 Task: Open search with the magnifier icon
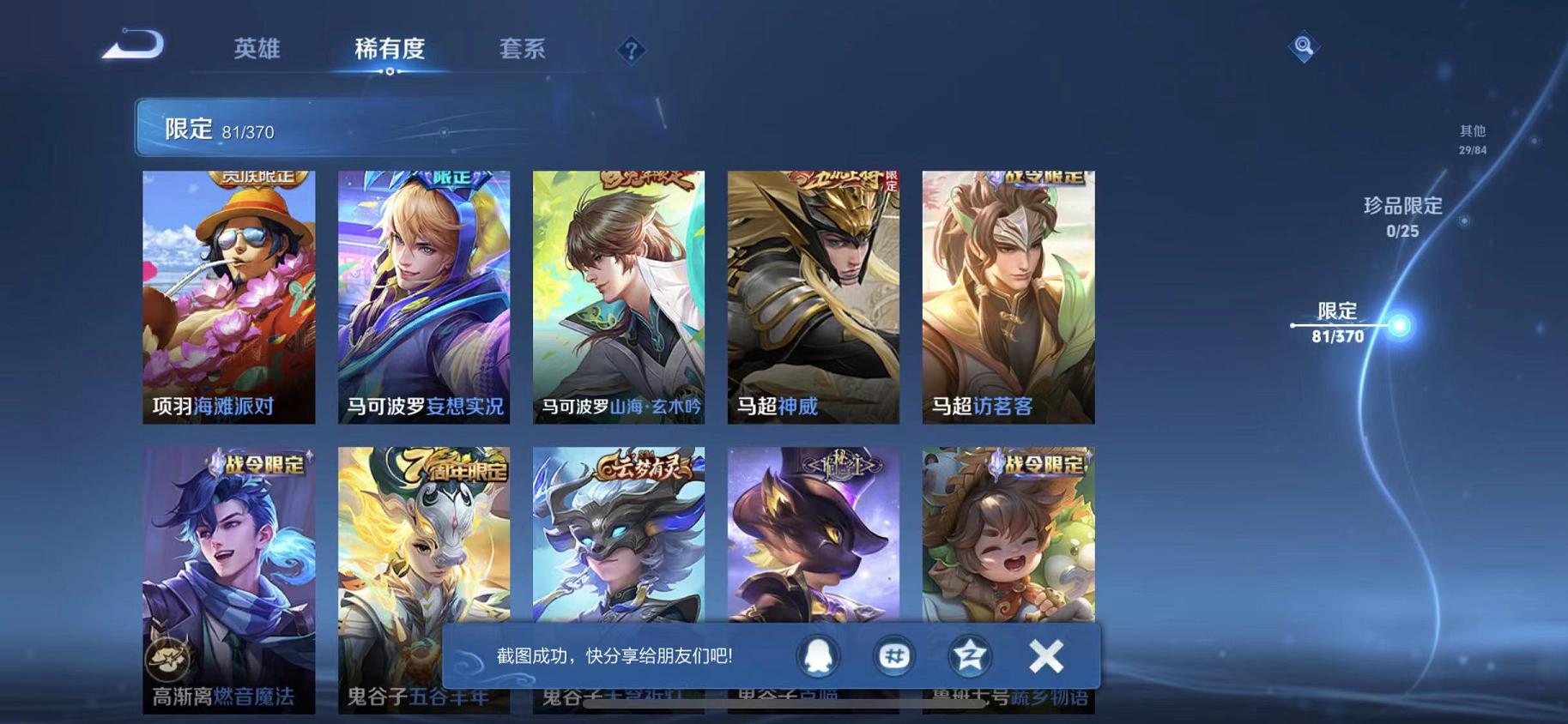point(1304,45)
